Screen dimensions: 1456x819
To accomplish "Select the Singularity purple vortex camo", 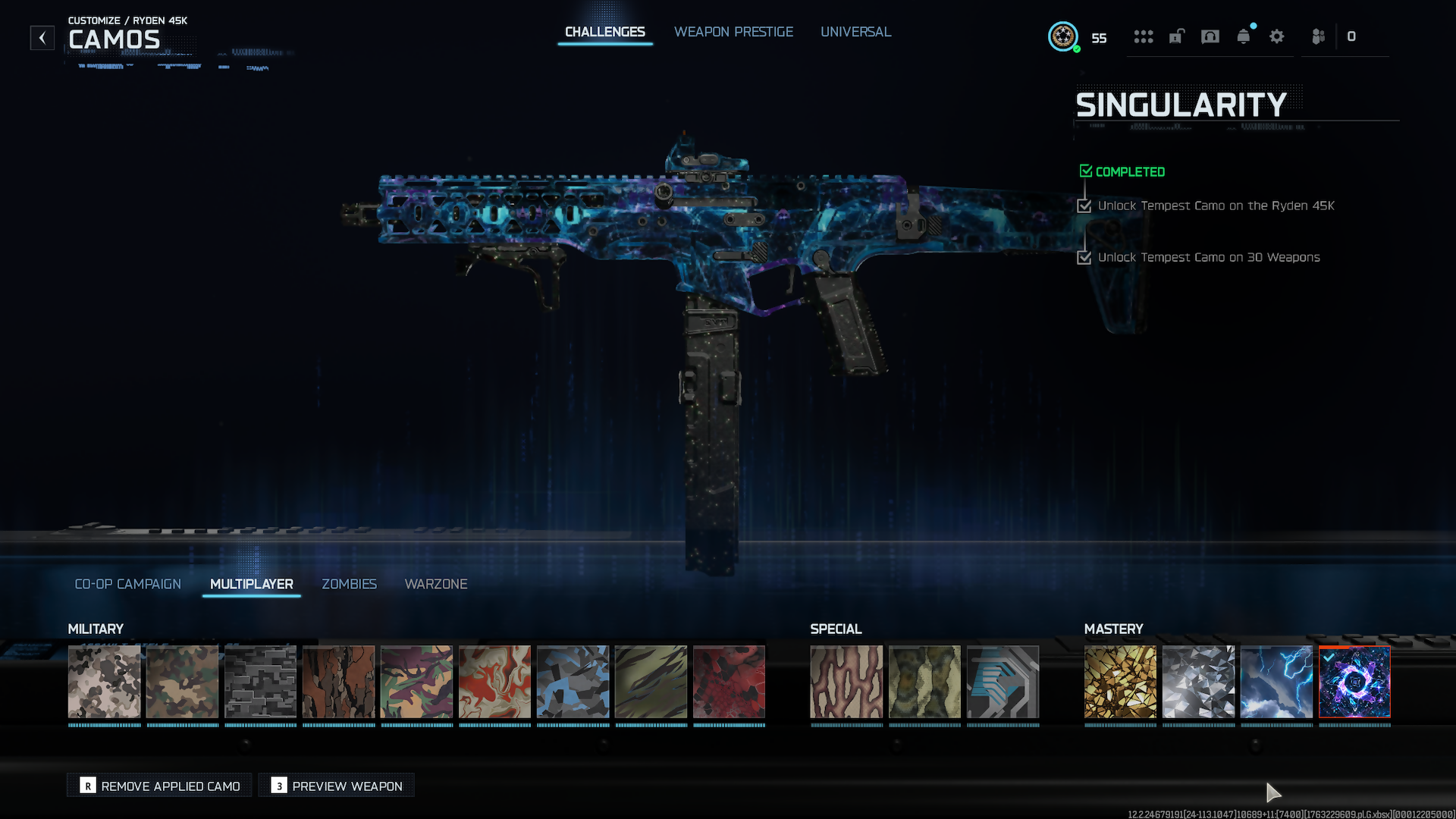I will 1354,682.
